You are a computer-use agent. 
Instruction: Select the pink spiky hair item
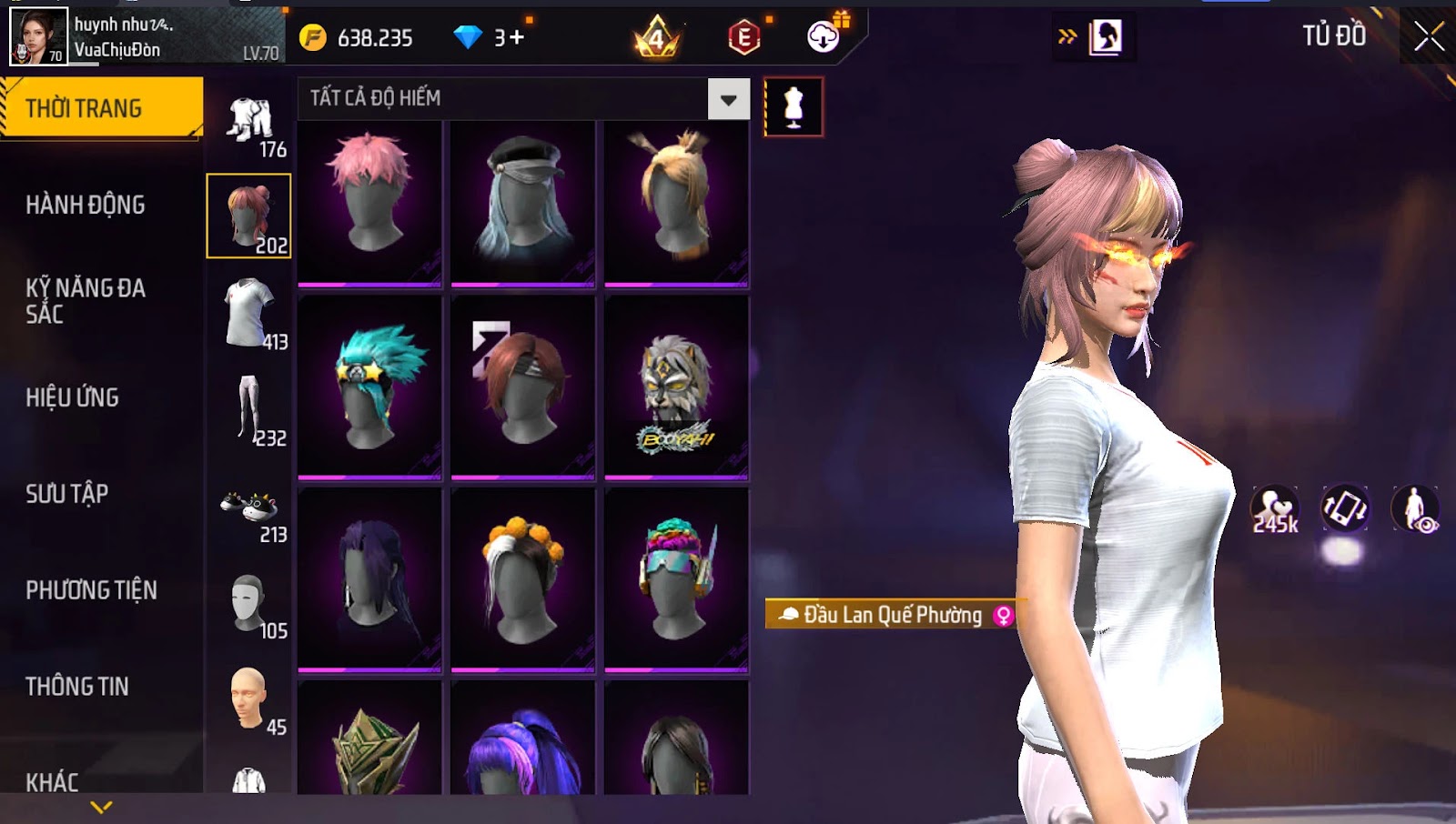[369, 202]
